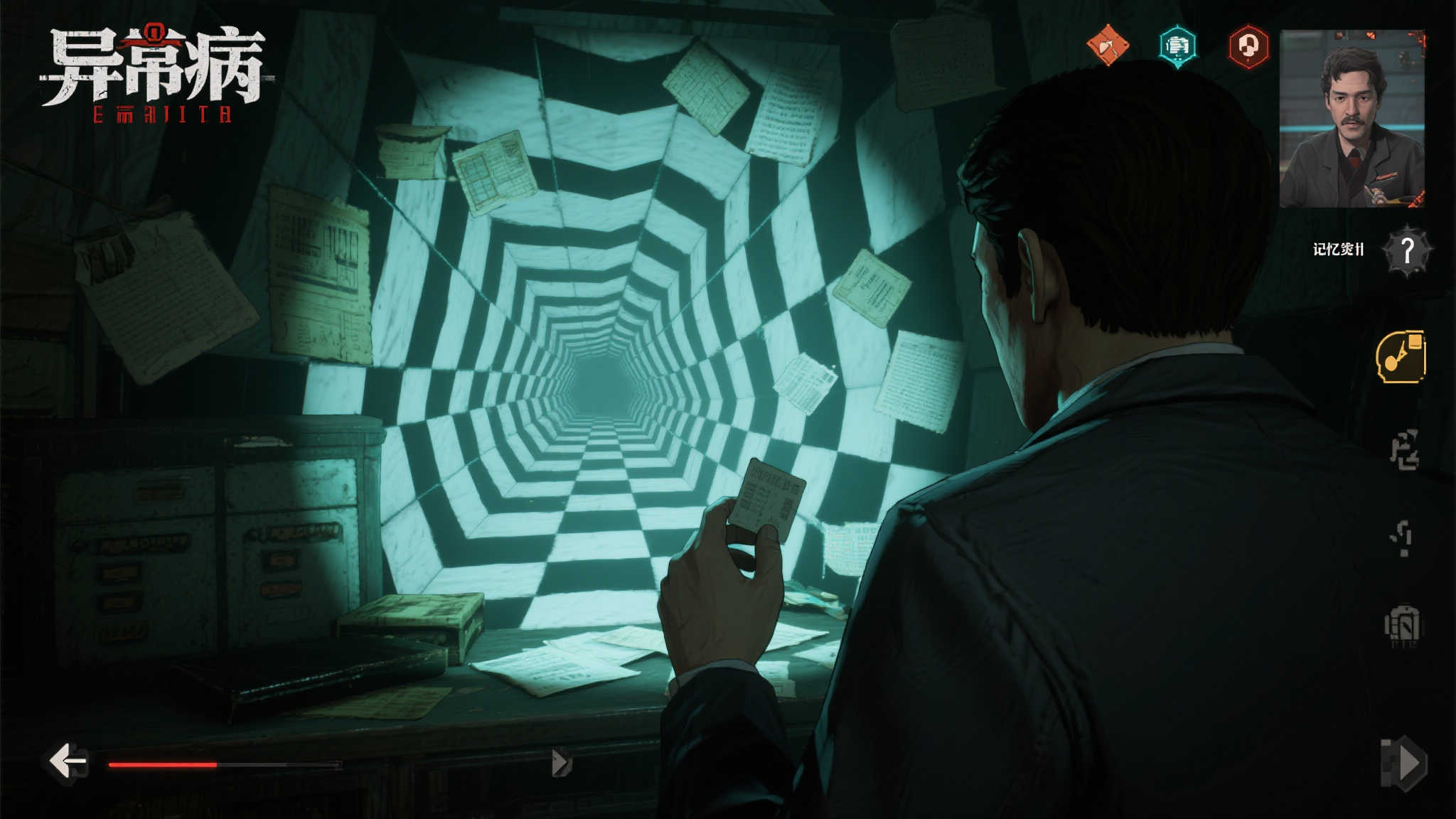The height and width of the screenshot is (819, 1456).
Task: Click the orange diamond icon
Action: 1108,45
